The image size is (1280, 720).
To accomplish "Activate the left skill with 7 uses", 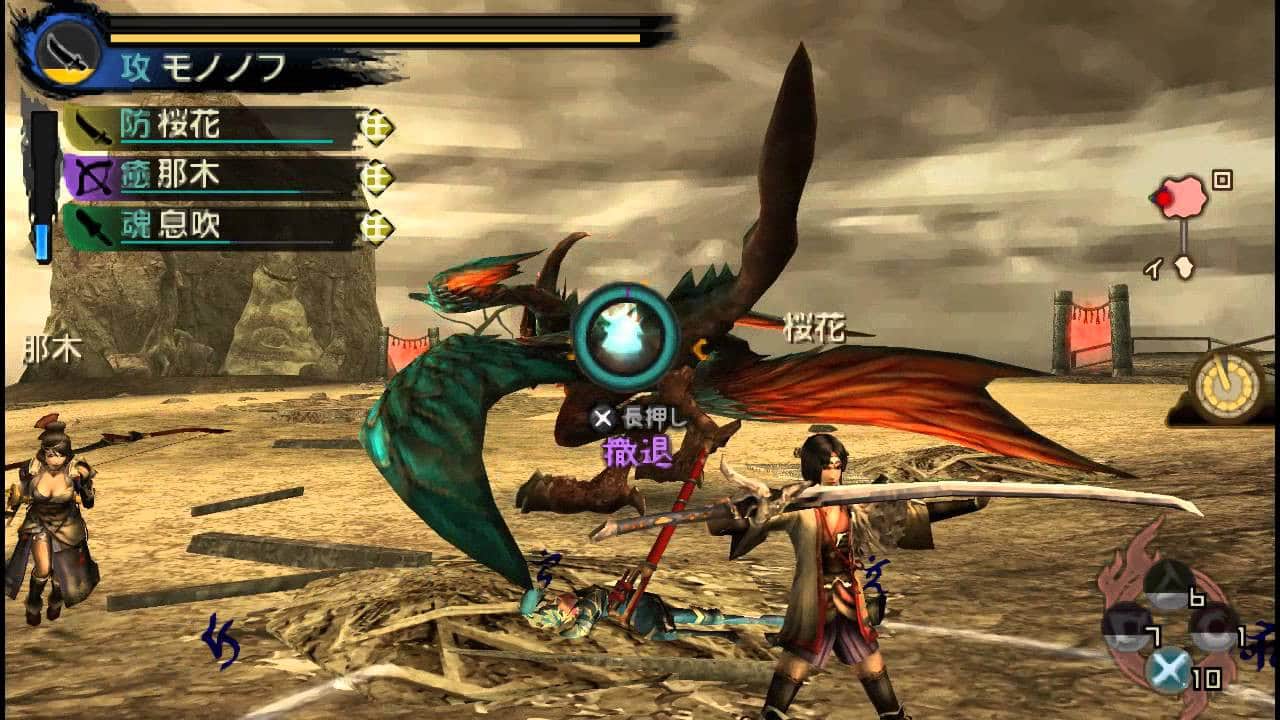I will [x=1125, y=627].
